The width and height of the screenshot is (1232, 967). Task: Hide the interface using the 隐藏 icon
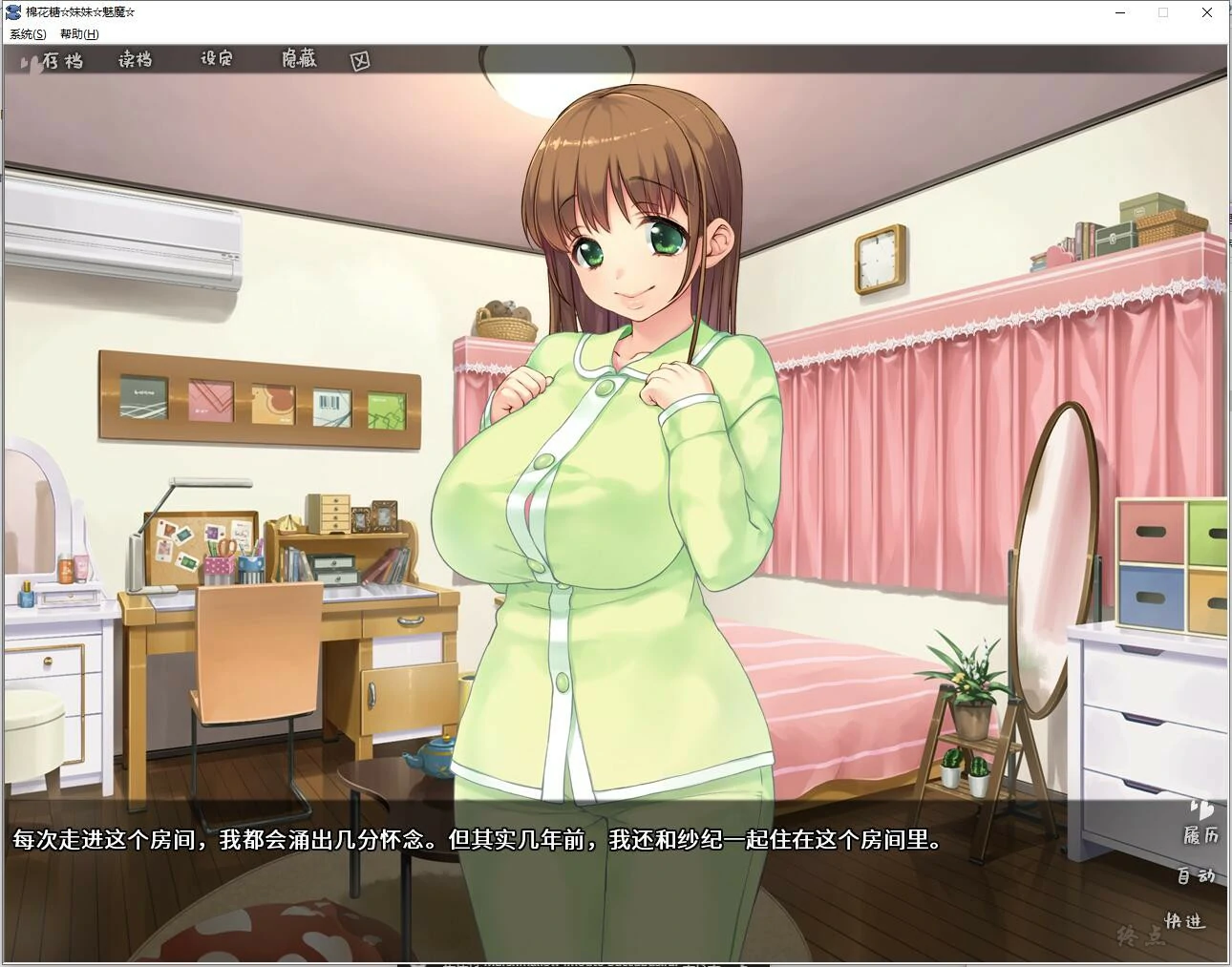click(x=296, y=59)
